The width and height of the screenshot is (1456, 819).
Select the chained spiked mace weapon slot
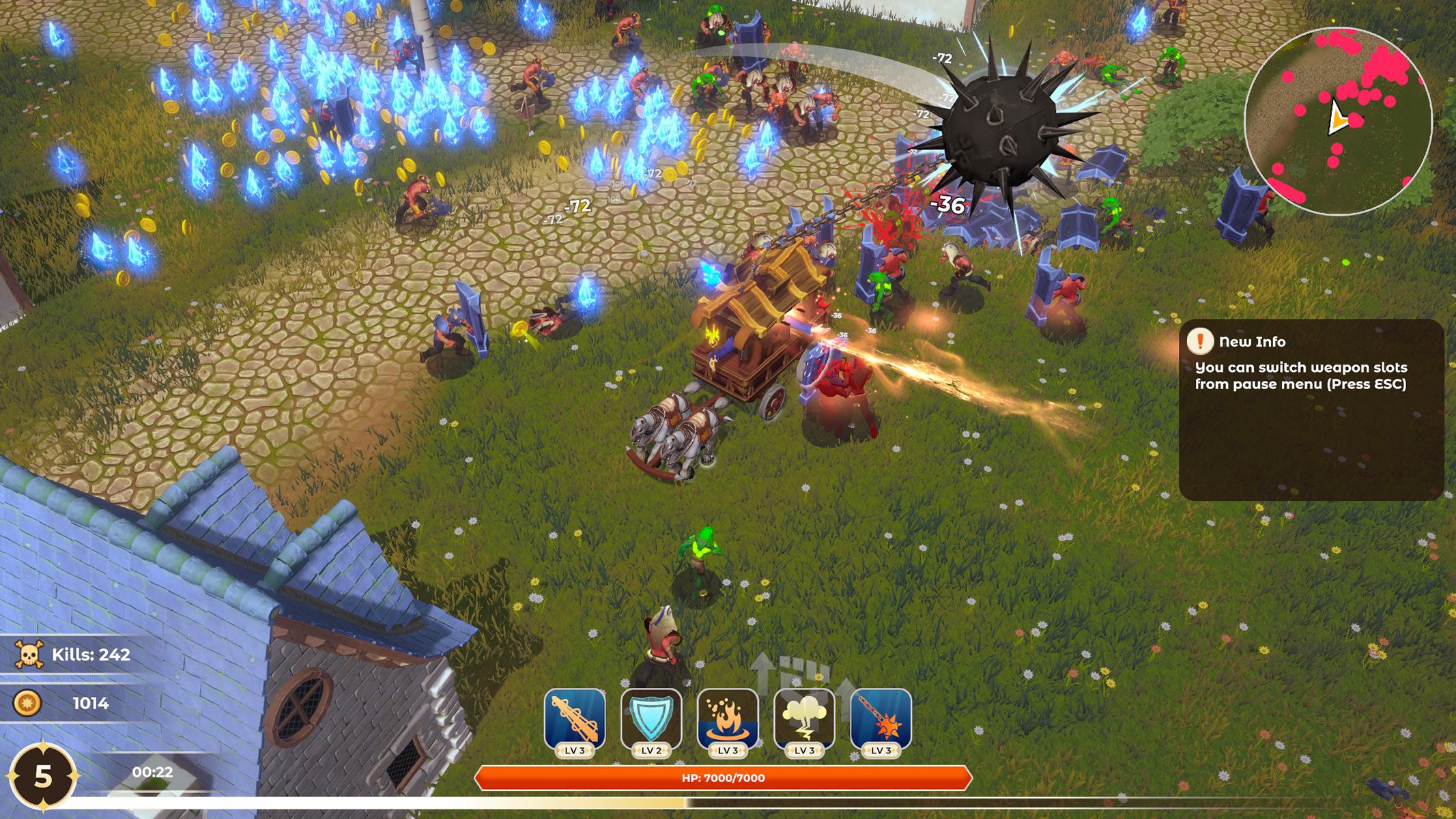(881, 719)
